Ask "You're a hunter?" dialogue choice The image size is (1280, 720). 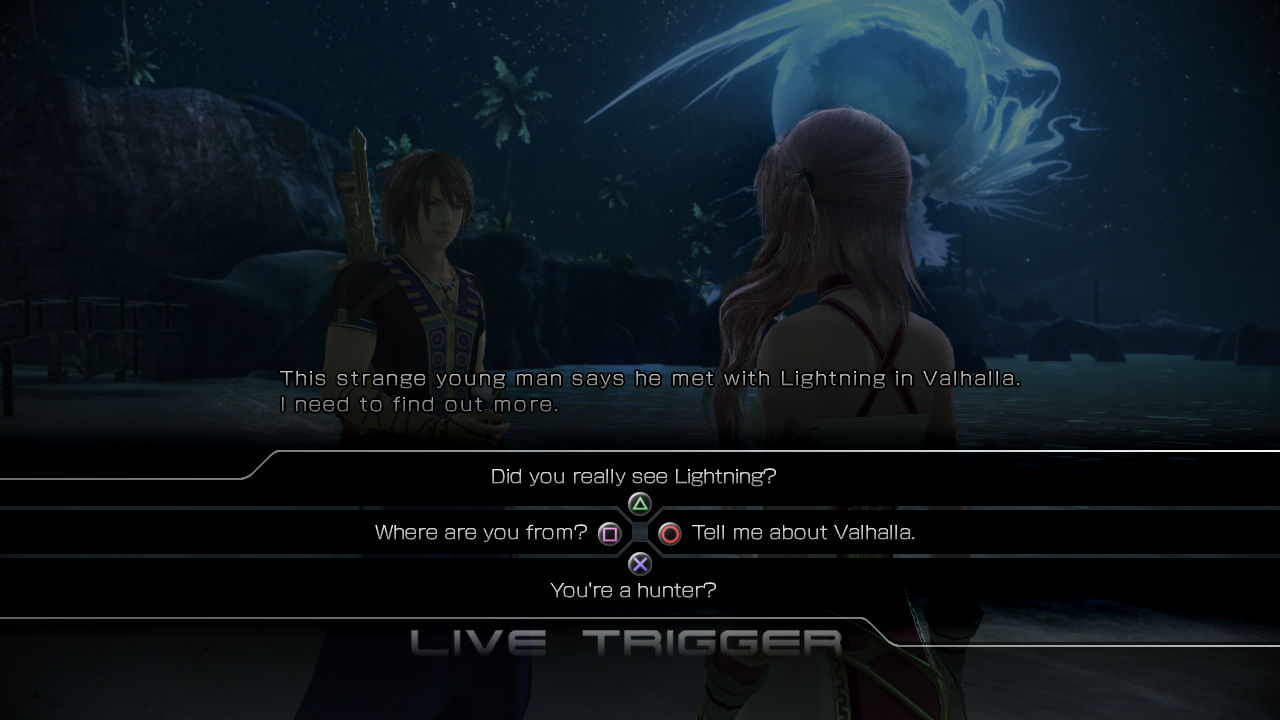tap(633, 590)
